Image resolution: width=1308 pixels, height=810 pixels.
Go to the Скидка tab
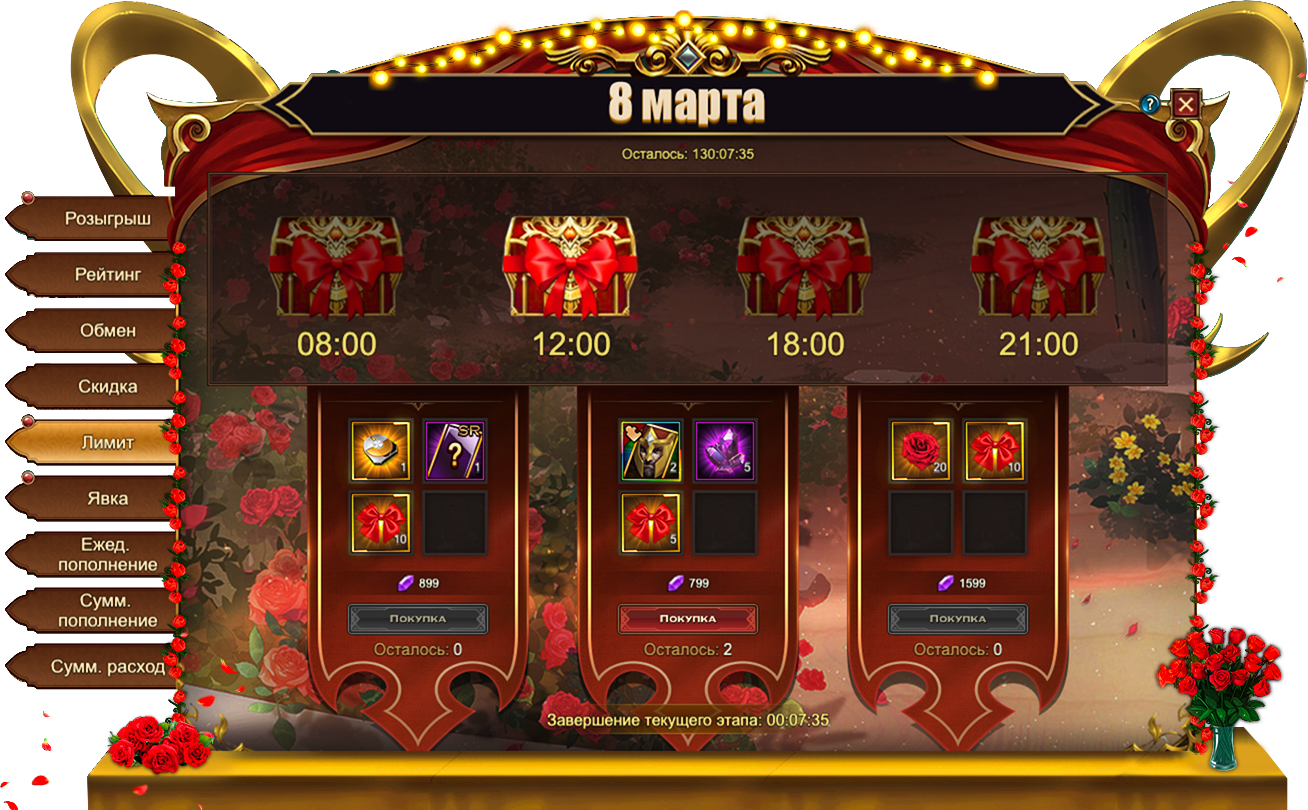click(x=107, y=386)
